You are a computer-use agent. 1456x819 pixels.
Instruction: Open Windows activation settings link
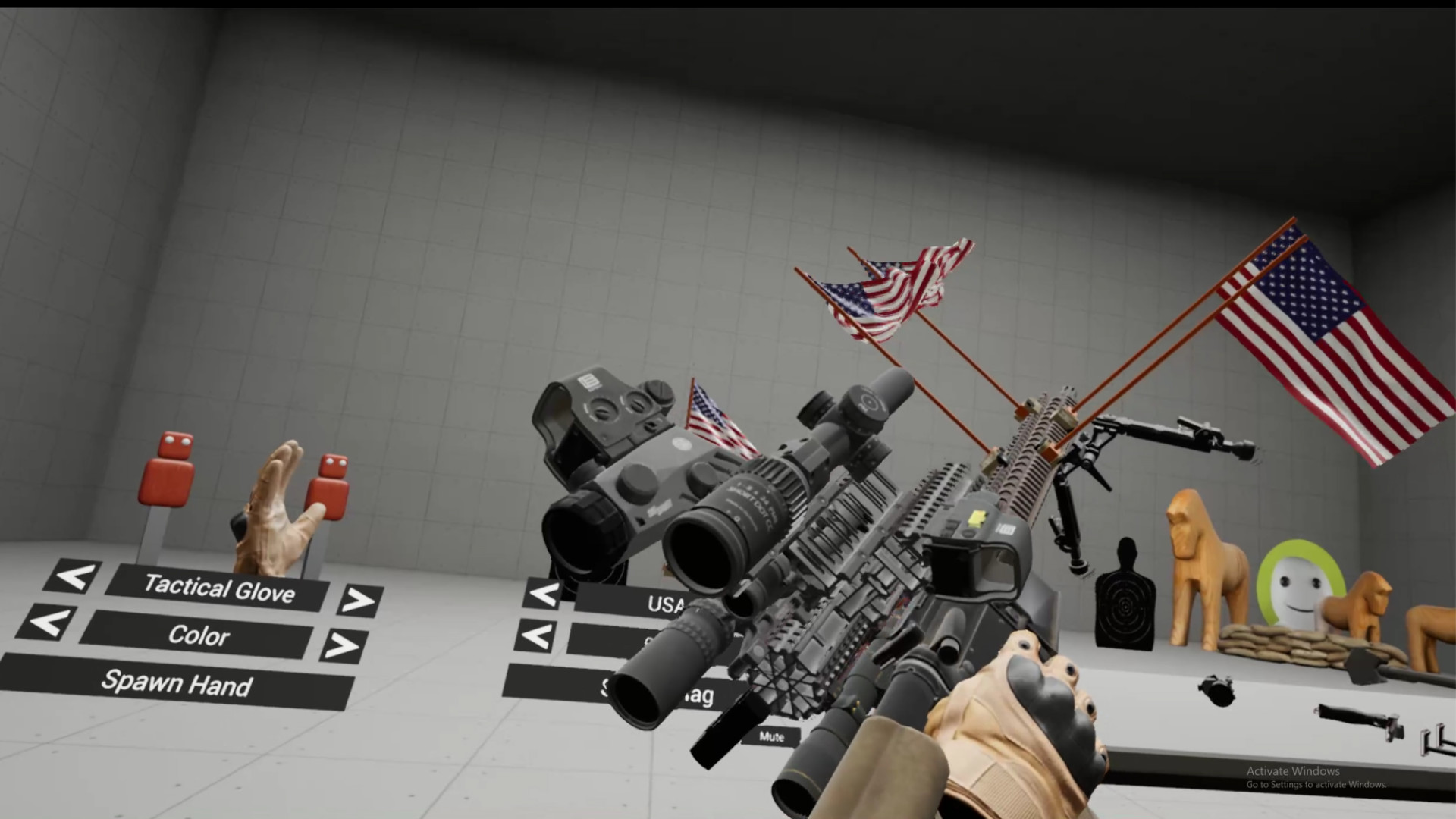[1316, 785]
